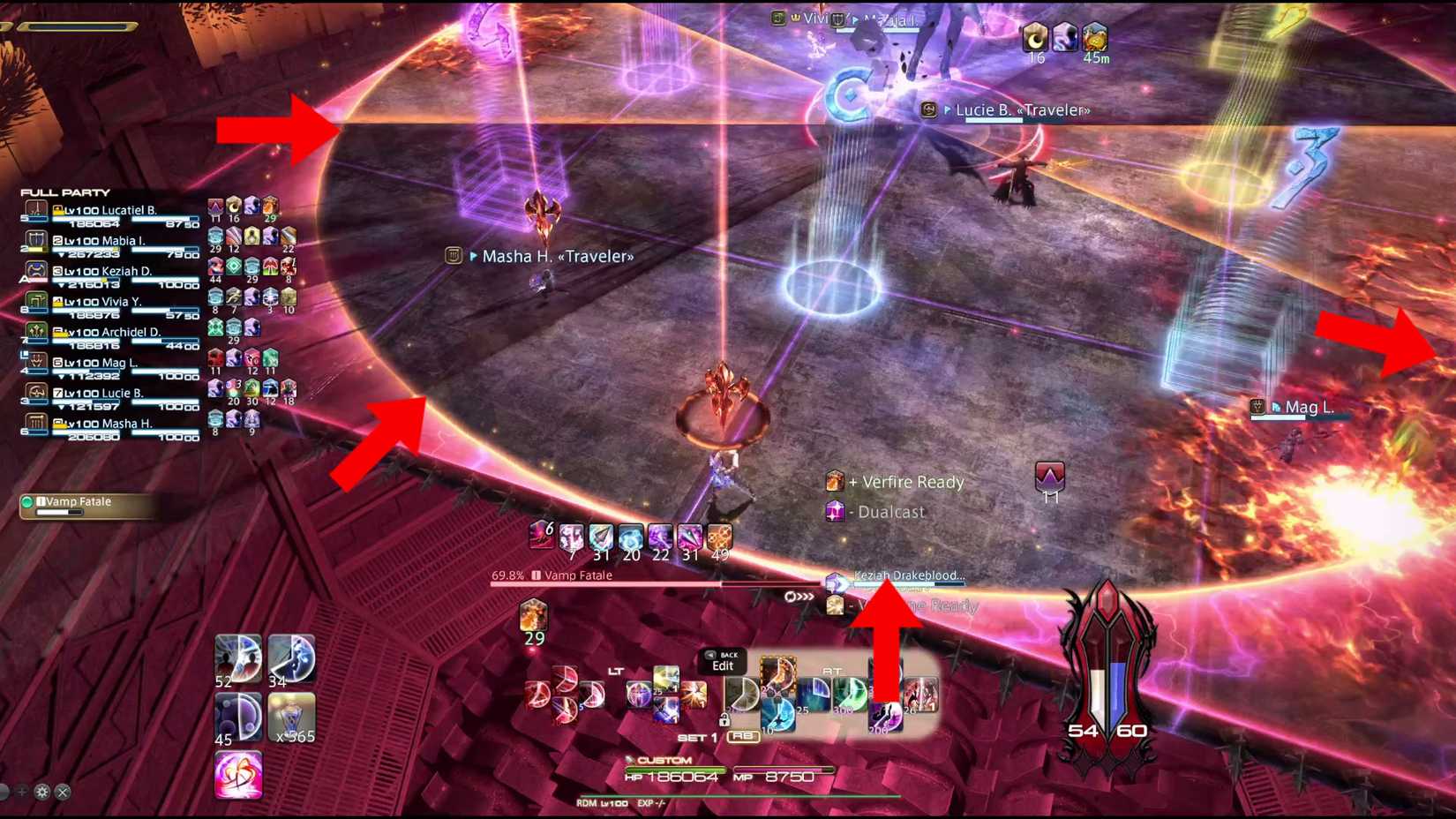Click the blue buff icon with 20 seconds left

[x=632, y=535]
